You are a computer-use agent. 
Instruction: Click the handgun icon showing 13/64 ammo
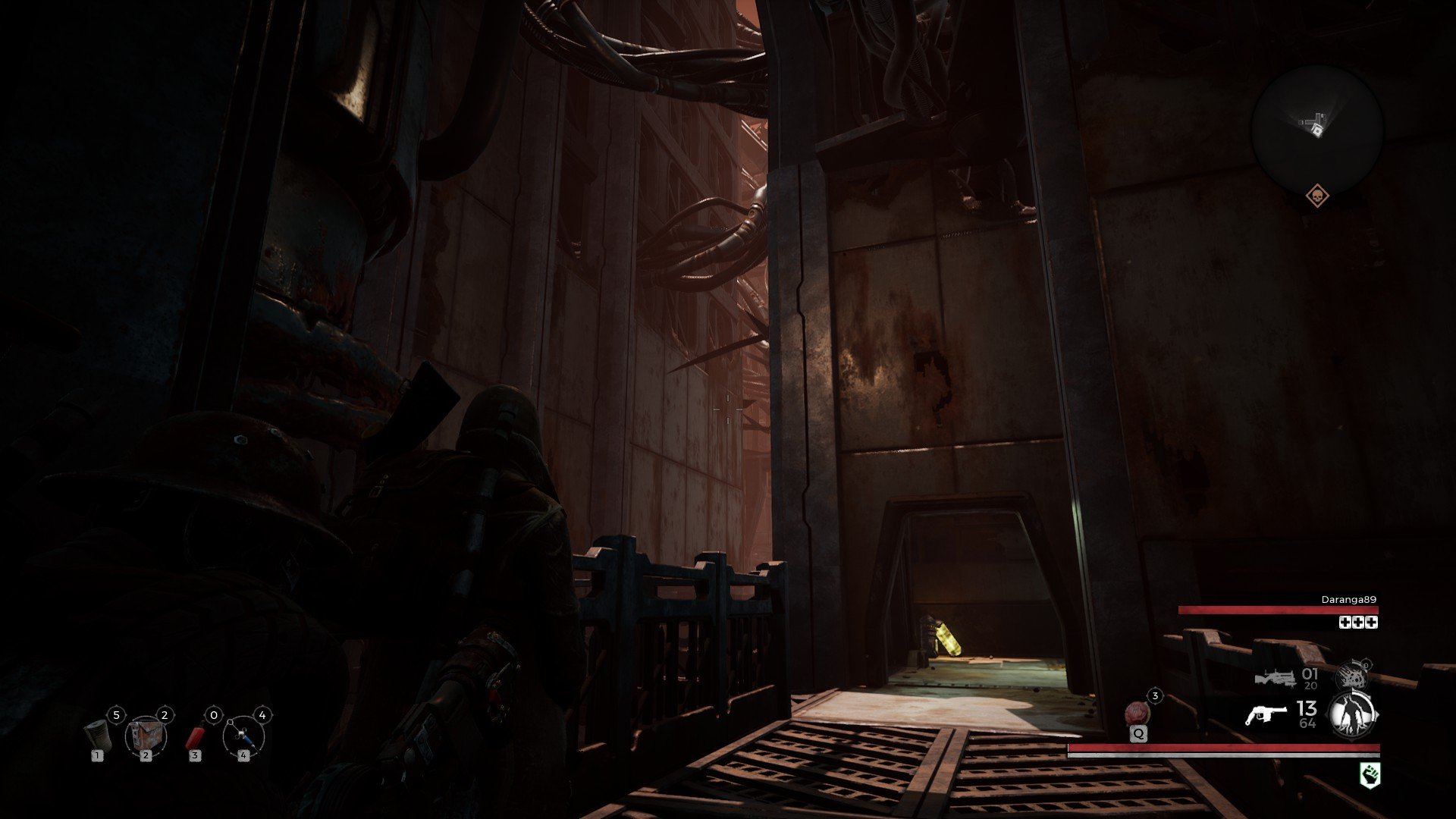point(1267,715)
